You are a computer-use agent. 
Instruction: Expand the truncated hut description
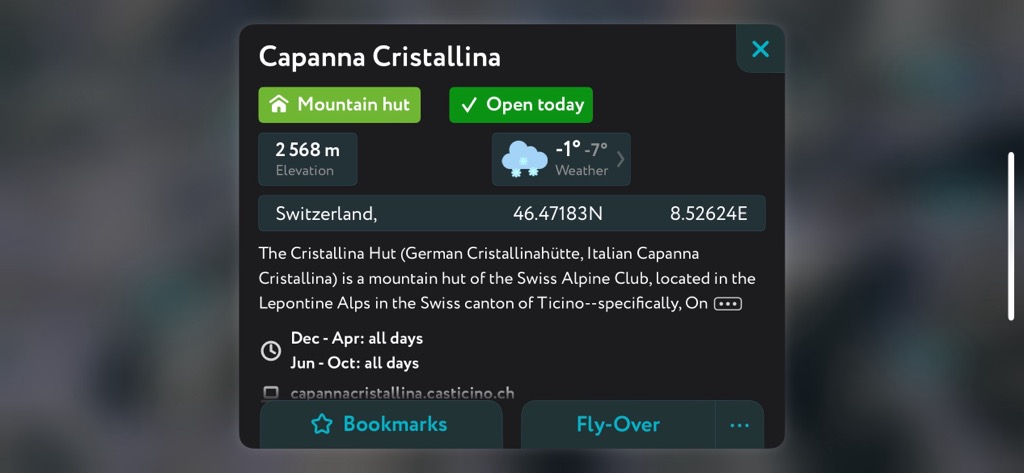coord(727,303)
